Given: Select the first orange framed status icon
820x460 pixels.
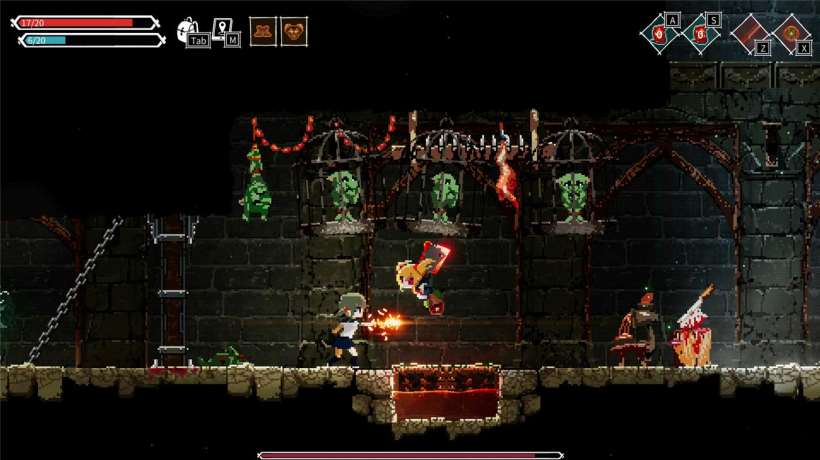Looking at the screenshot, I should [263, 32].
